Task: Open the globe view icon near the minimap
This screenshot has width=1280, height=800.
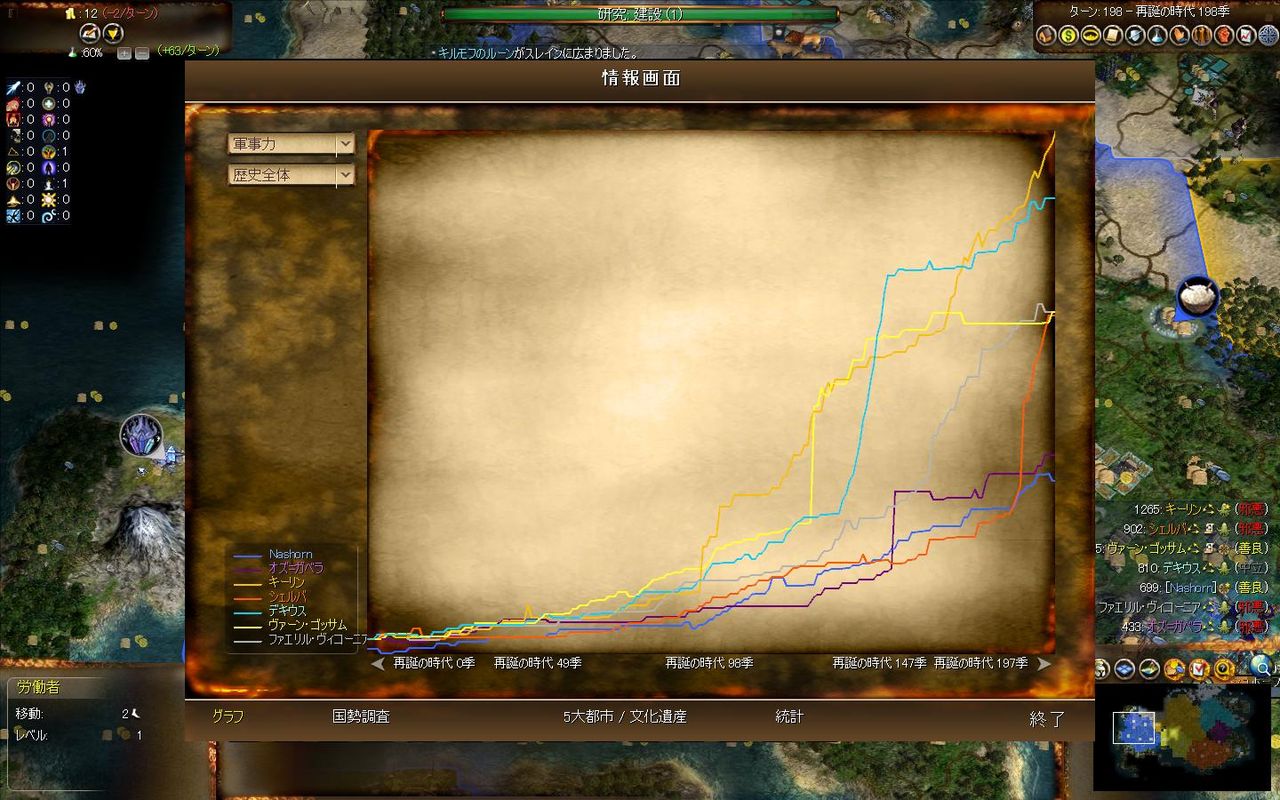Action: [1259, 666]
